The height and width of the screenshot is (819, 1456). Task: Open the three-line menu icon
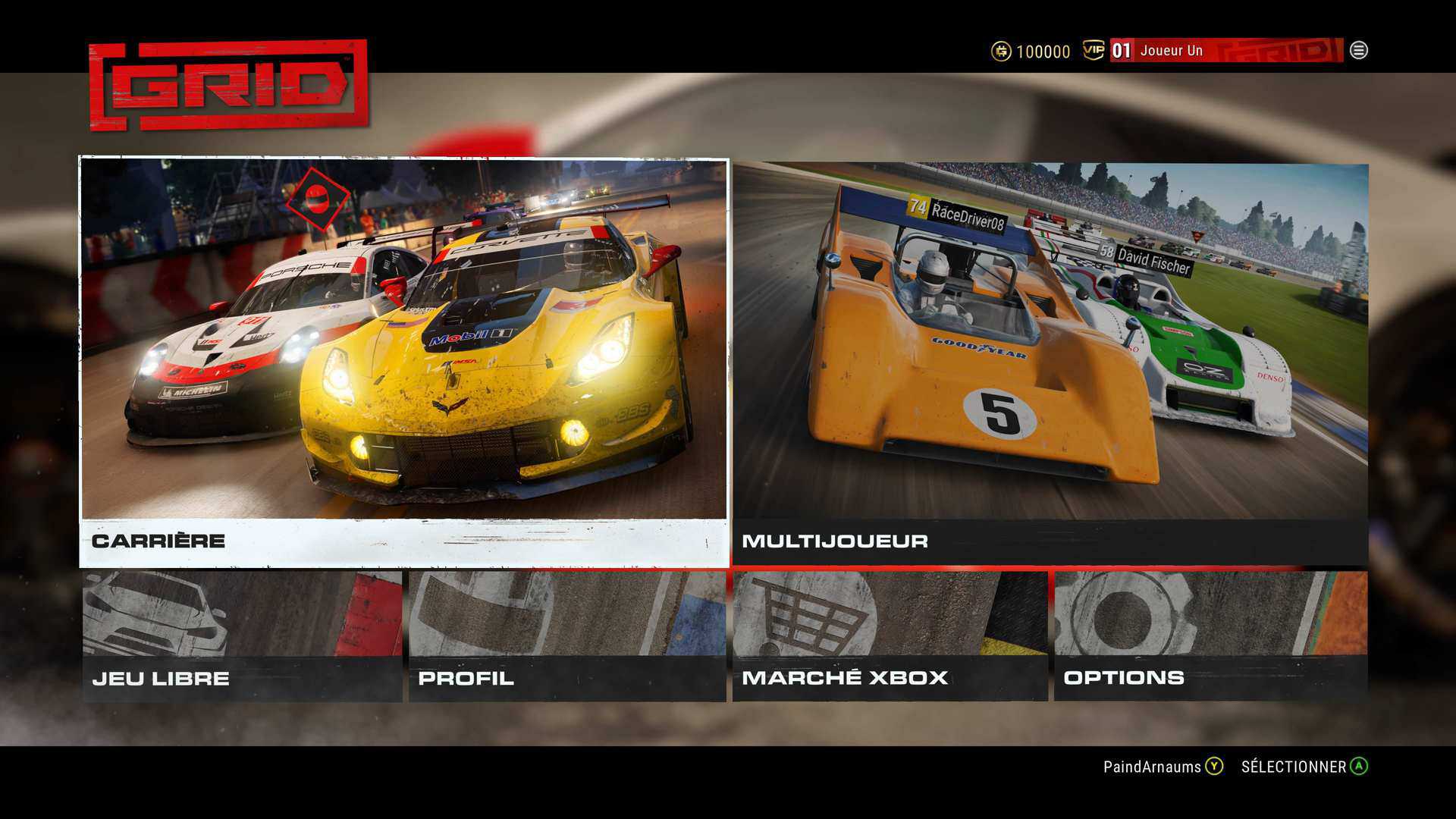(x=1359, y=51)
